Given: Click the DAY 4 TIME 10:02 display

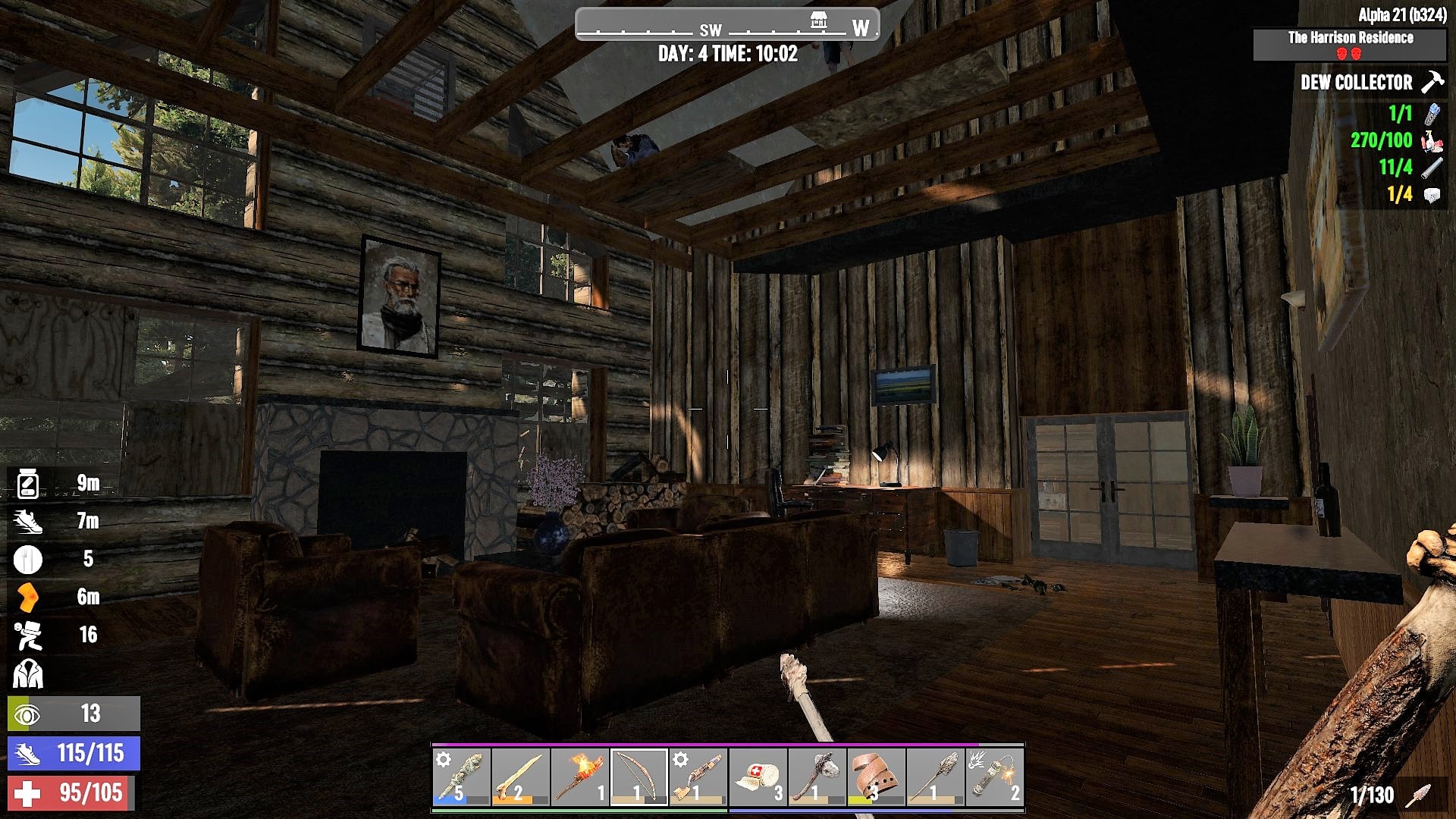Looking at the screenshot, I should click(x=727, y=53).
